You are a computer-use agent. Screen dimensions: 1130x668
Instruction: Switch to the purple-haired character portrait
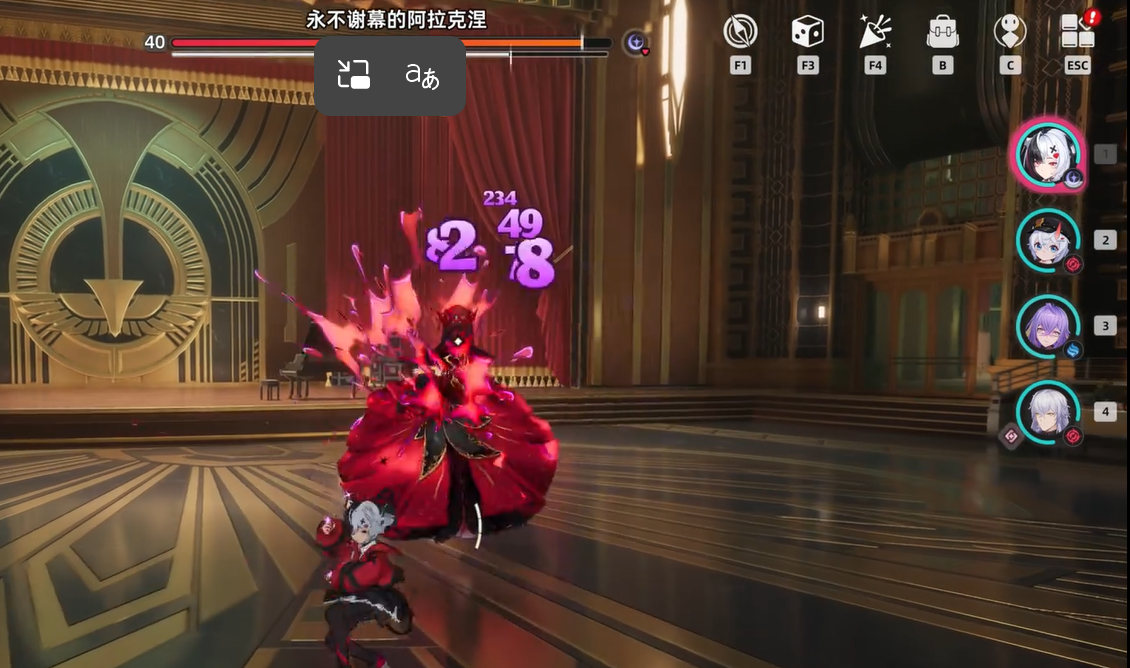tap(1047, 326)
